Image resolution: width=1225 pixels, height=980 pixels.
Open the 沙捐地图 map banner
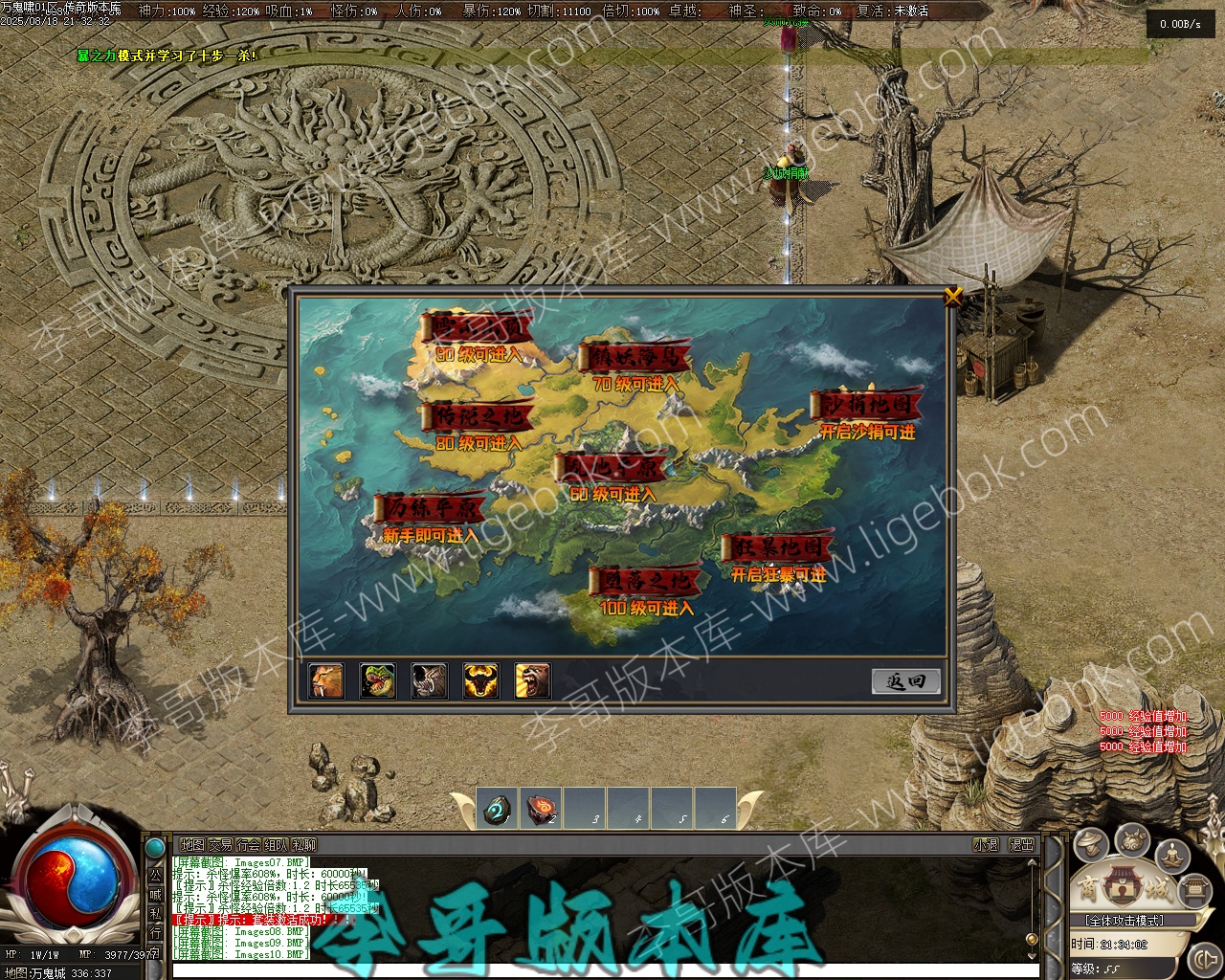867,407
